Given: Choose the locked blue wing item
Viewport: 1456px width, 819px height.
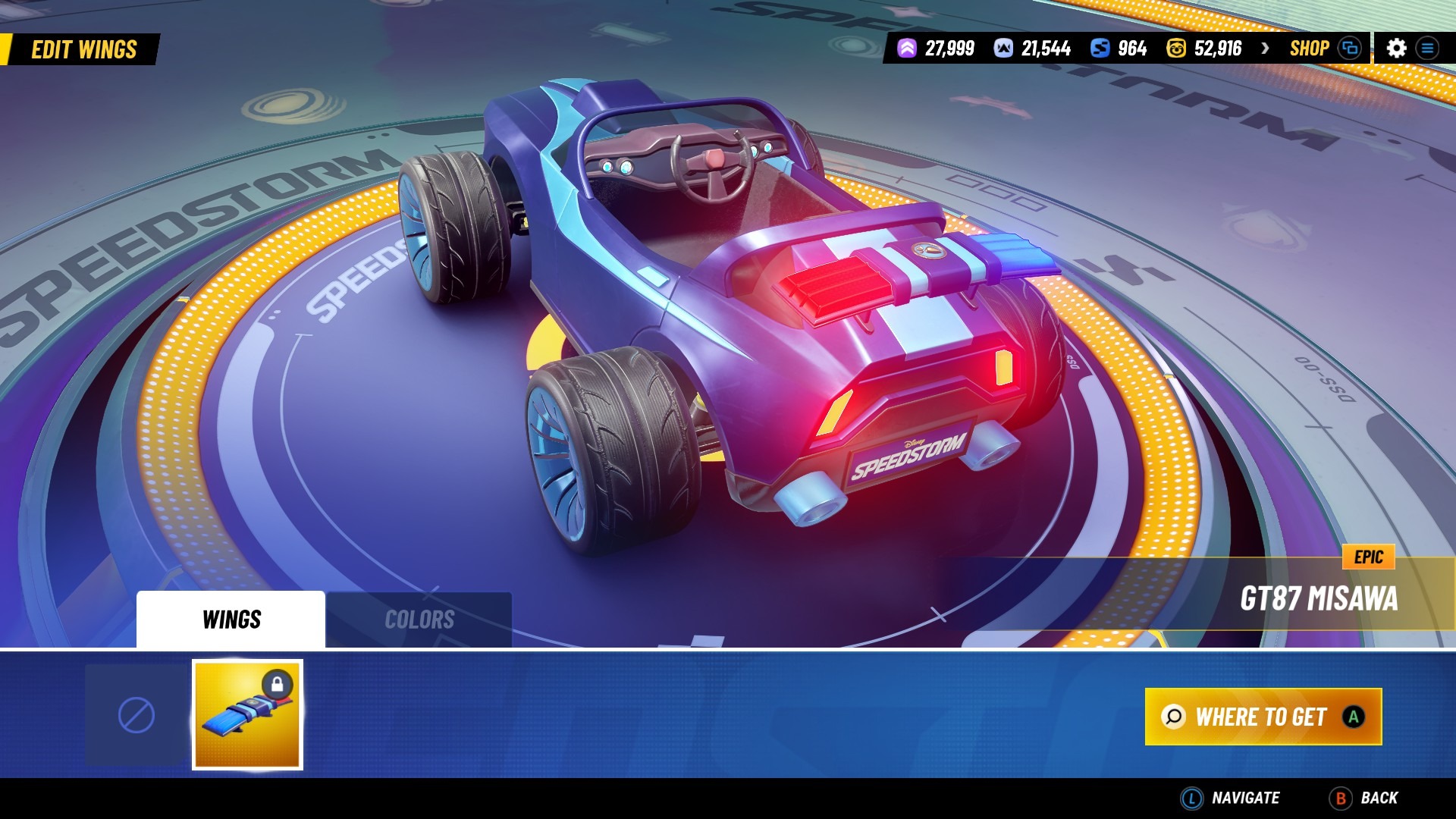Looking at the screenshot, I should point(247,715).
